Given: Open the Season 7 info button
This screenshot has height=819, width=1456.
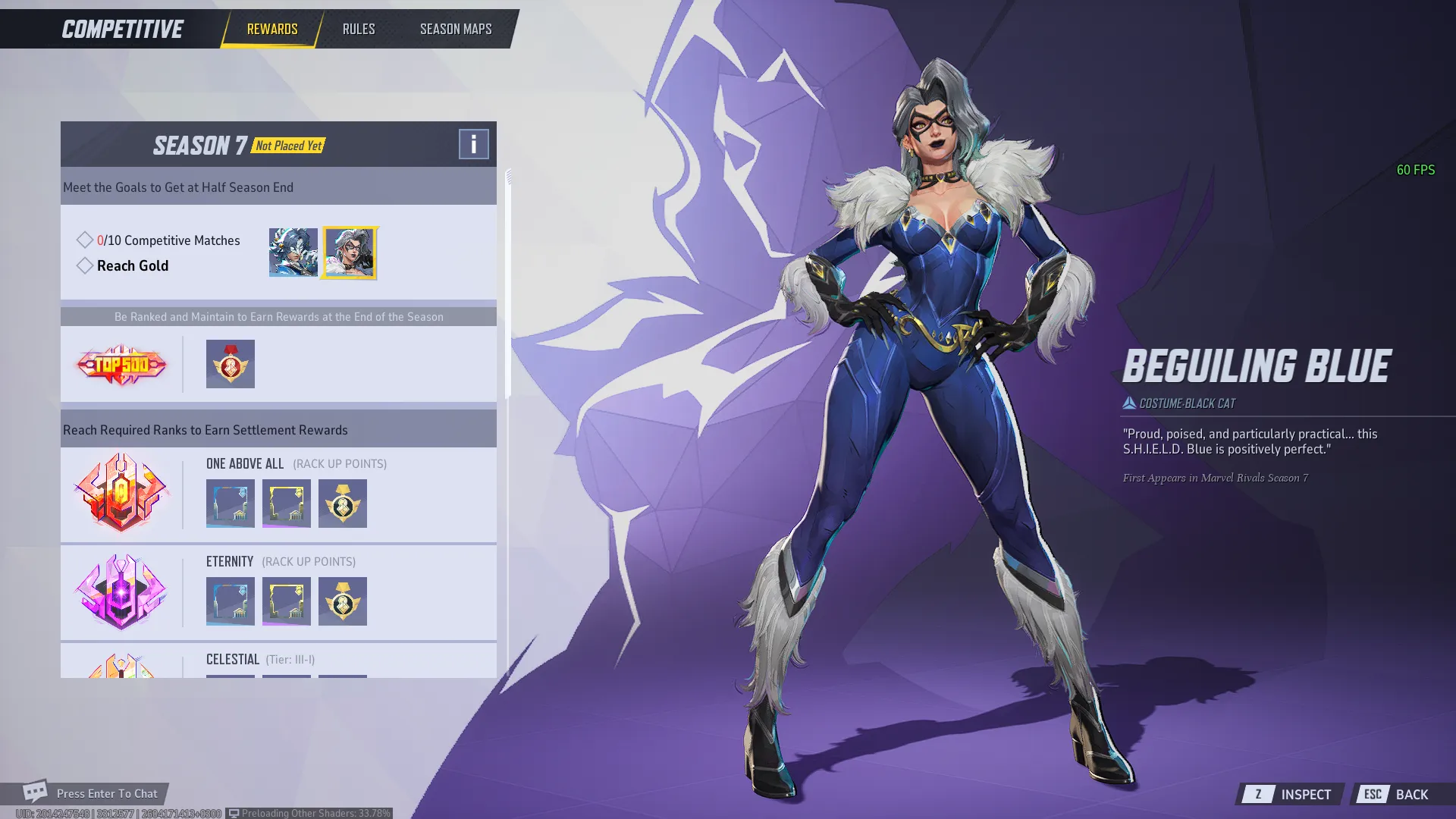Looking at the screenshot, I should (473, 143).
